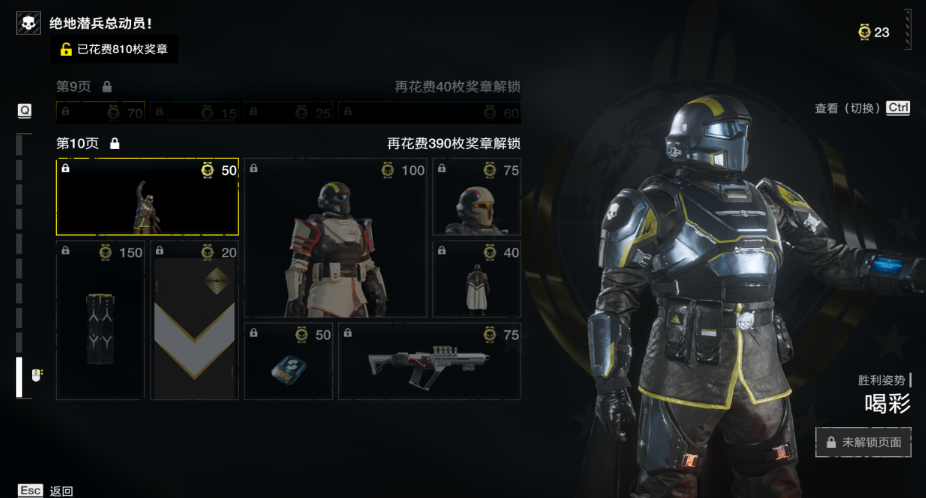Click the locked page unlock button
This screenshot has height=498, width=926.
863,441
